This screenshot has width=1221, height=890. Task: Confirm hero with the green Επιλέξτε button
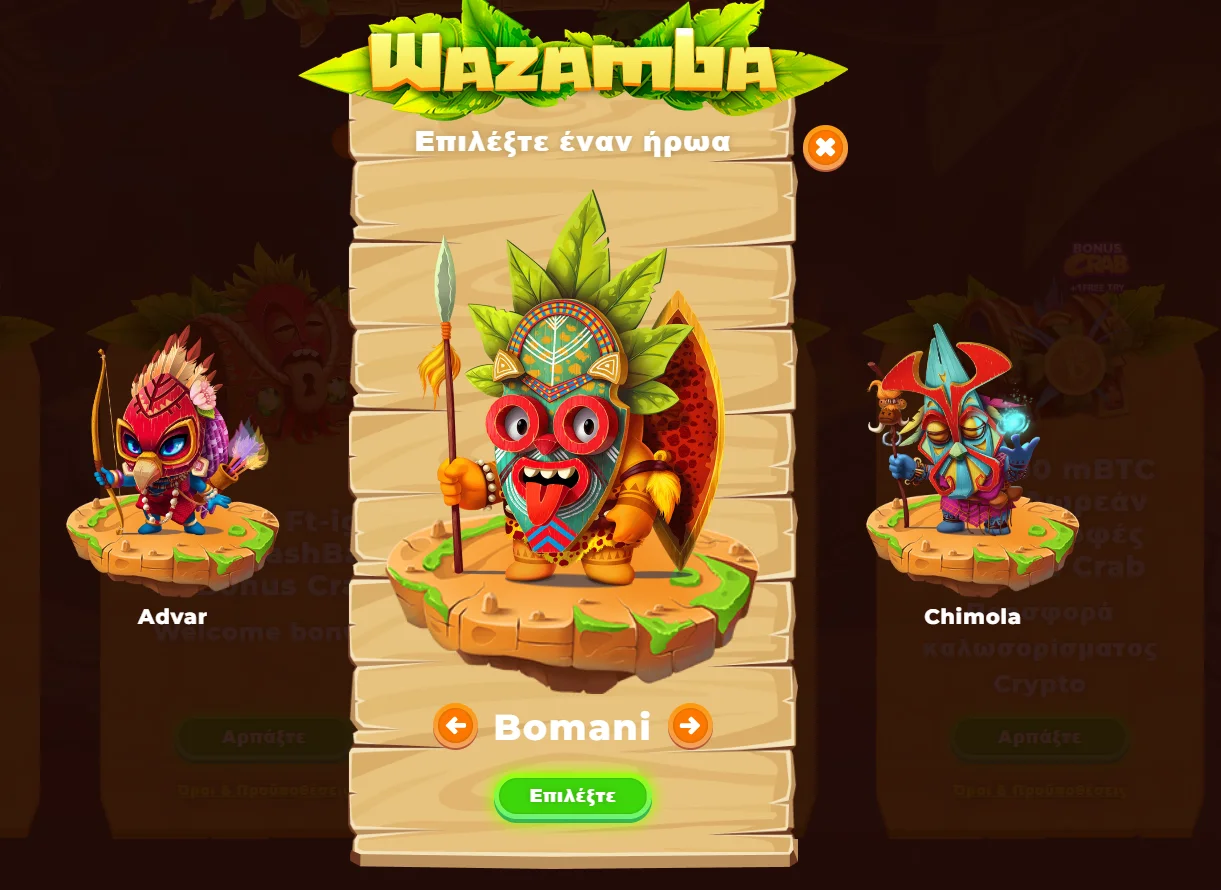pyautogui.click(x=573, y=796)
